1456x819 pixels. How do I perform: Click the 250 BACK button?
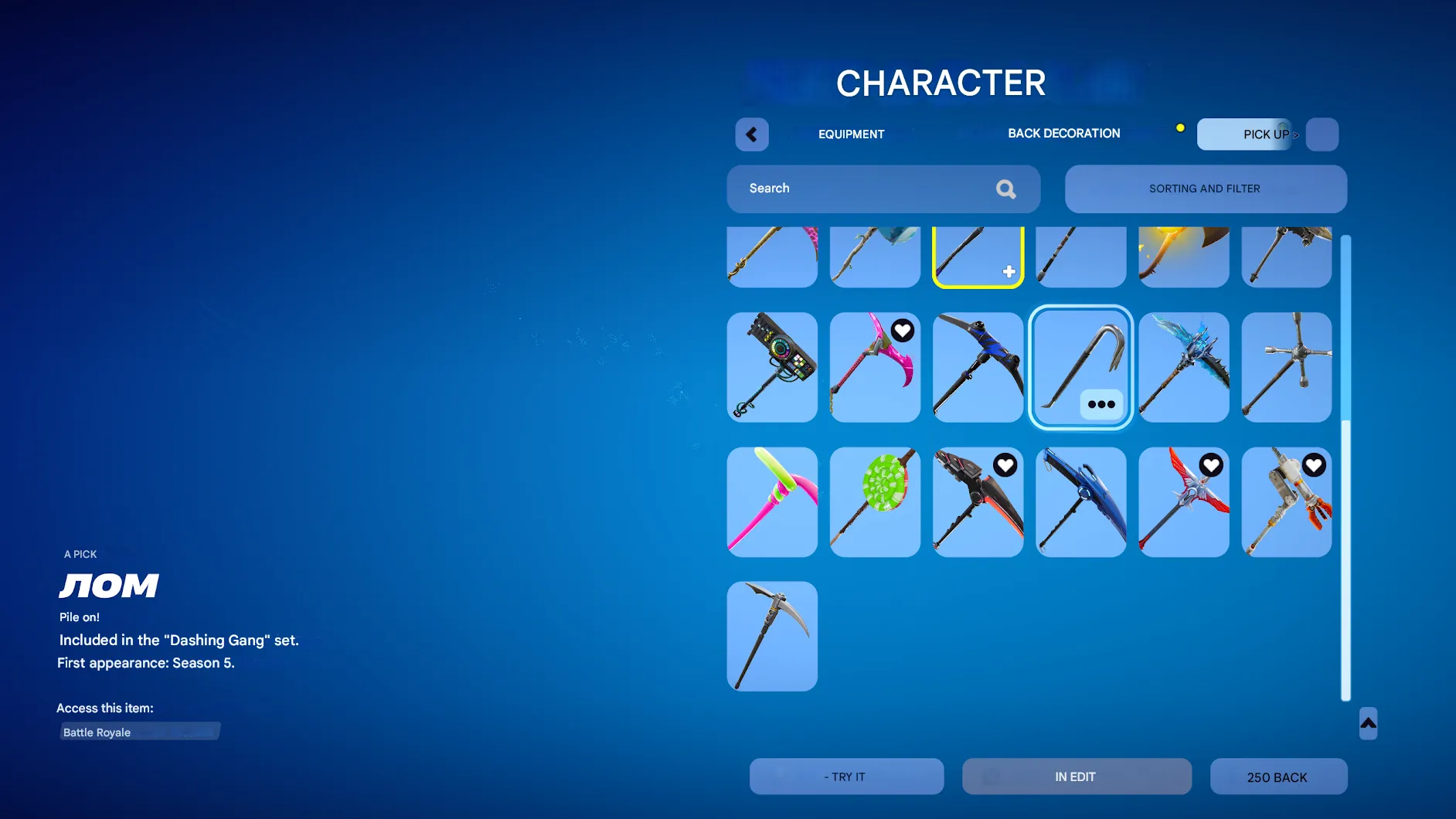(x=1277, y=777)
